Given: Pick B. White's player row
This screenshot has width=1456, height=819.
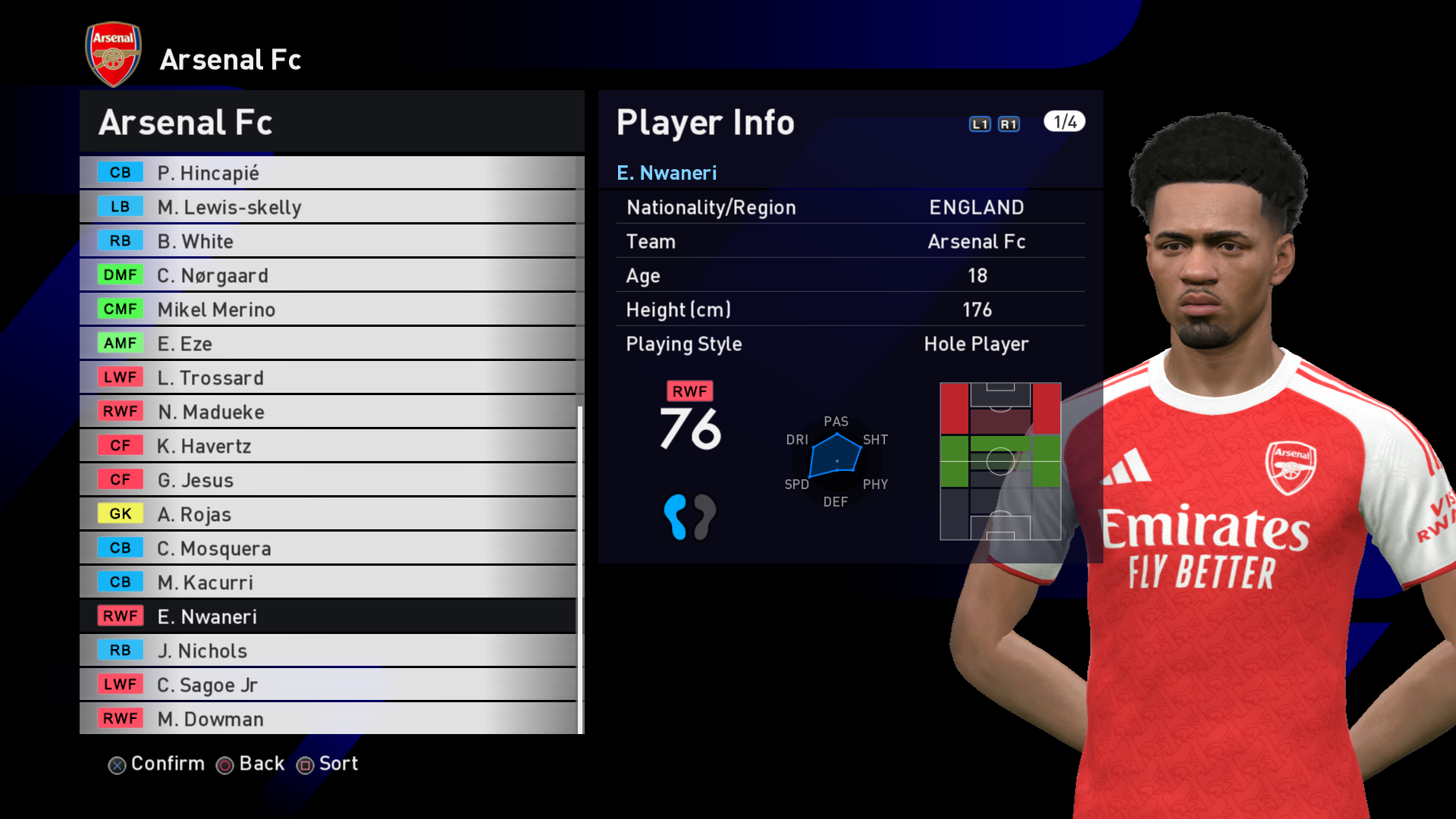Looking at the screenshot, I should (x=328, y=241).
